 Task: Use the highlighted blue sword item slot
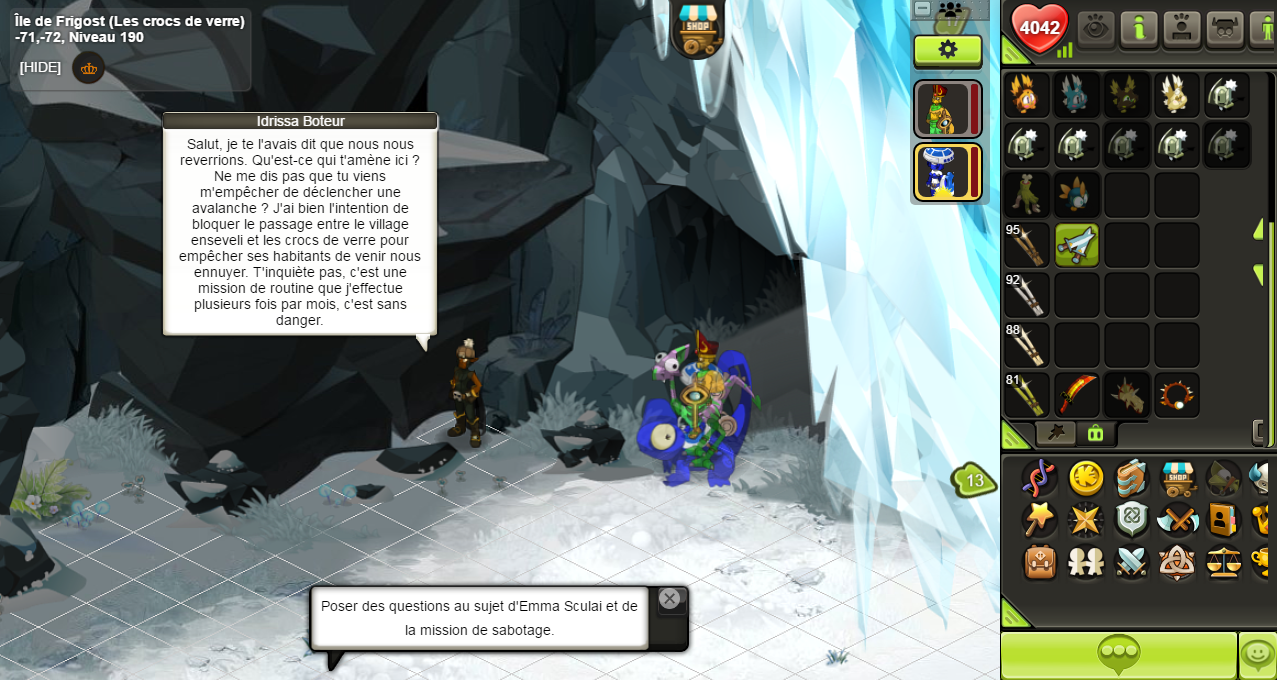point(1077,245)
